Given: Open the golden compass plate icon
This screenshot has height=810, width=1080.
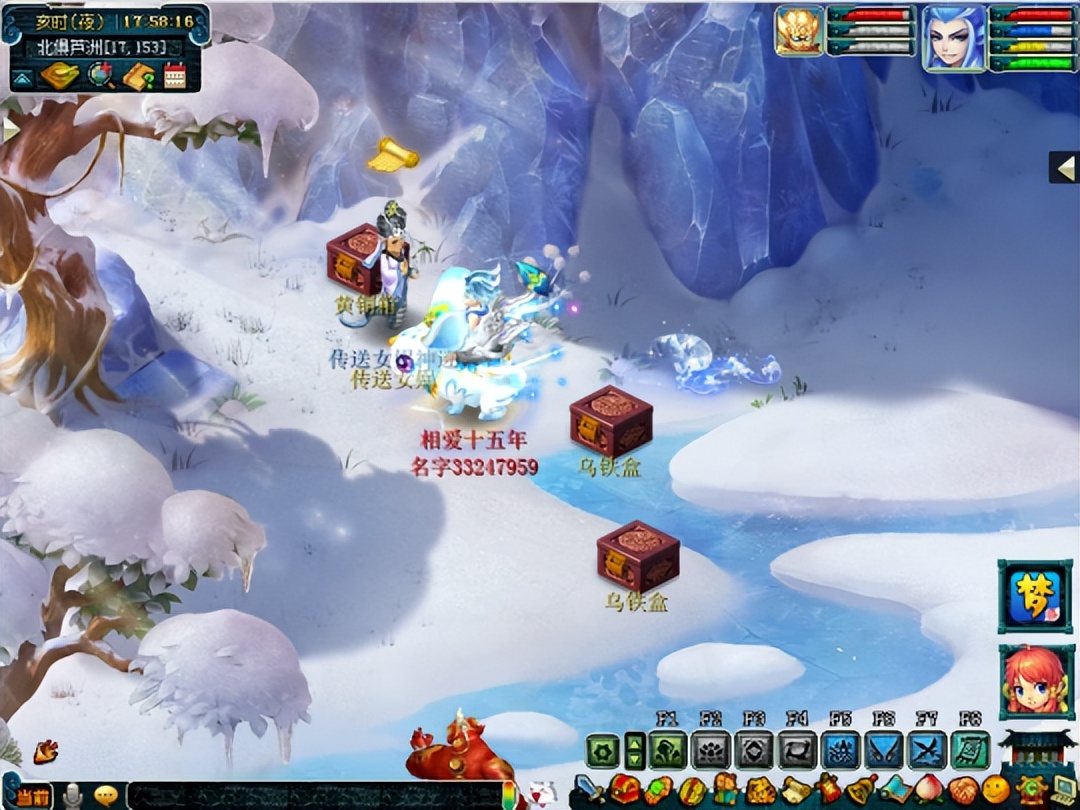Looking at the screenshot, I should coord(60,76).
